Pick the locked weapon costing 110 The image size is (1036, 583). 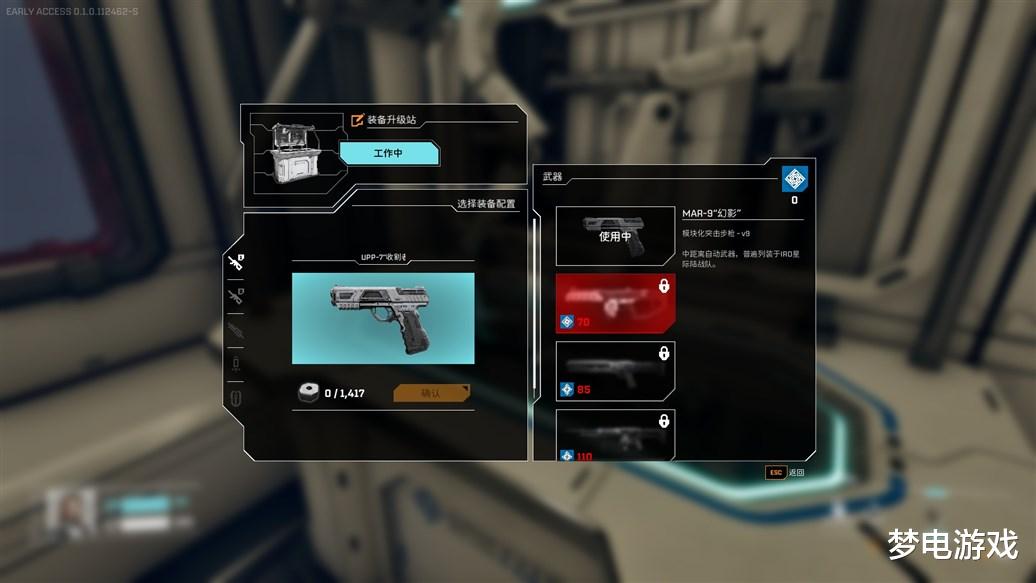pyautogui.click(x=615, y=434)
